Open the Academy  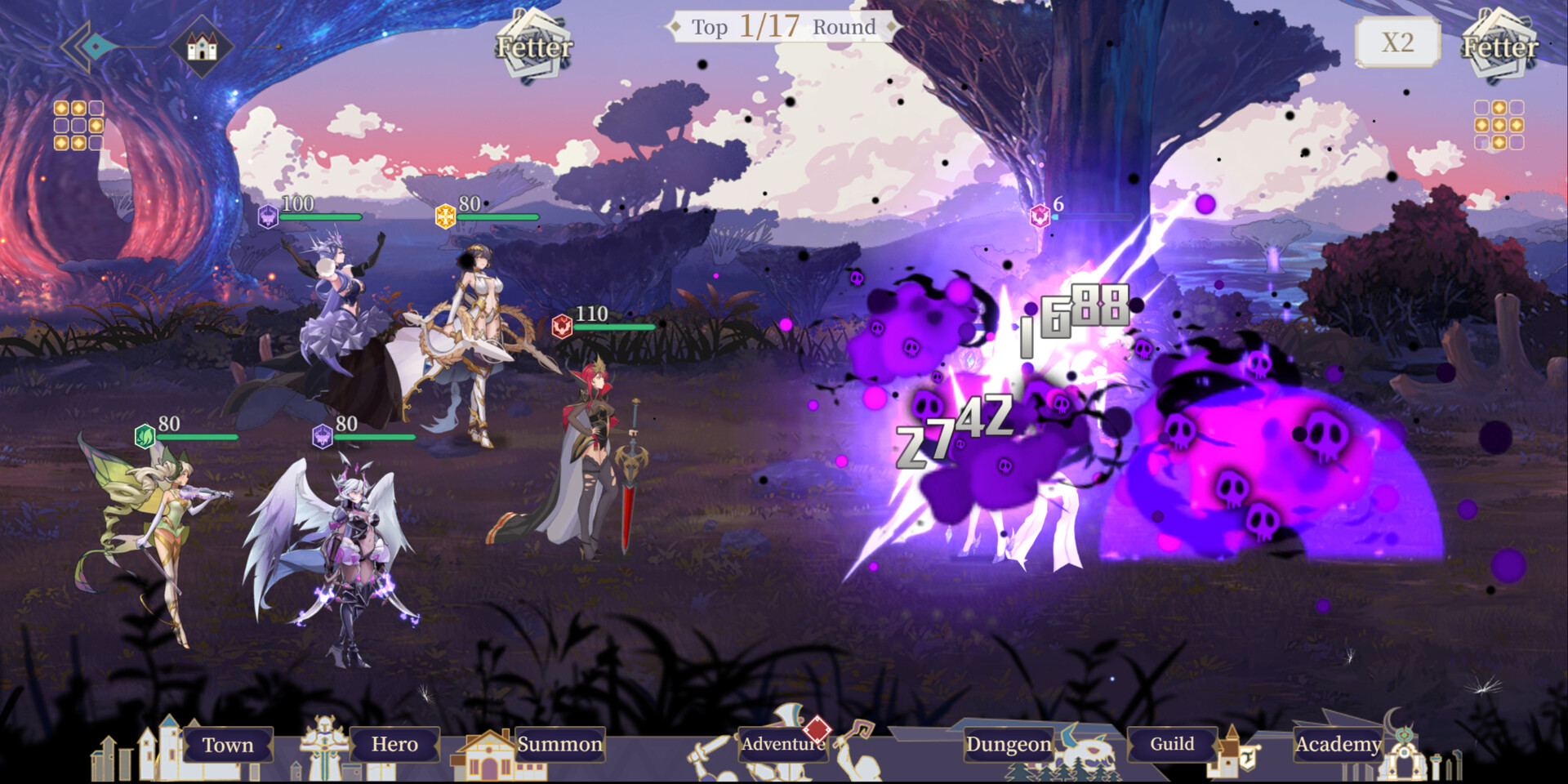click(x=1339, y=746)
